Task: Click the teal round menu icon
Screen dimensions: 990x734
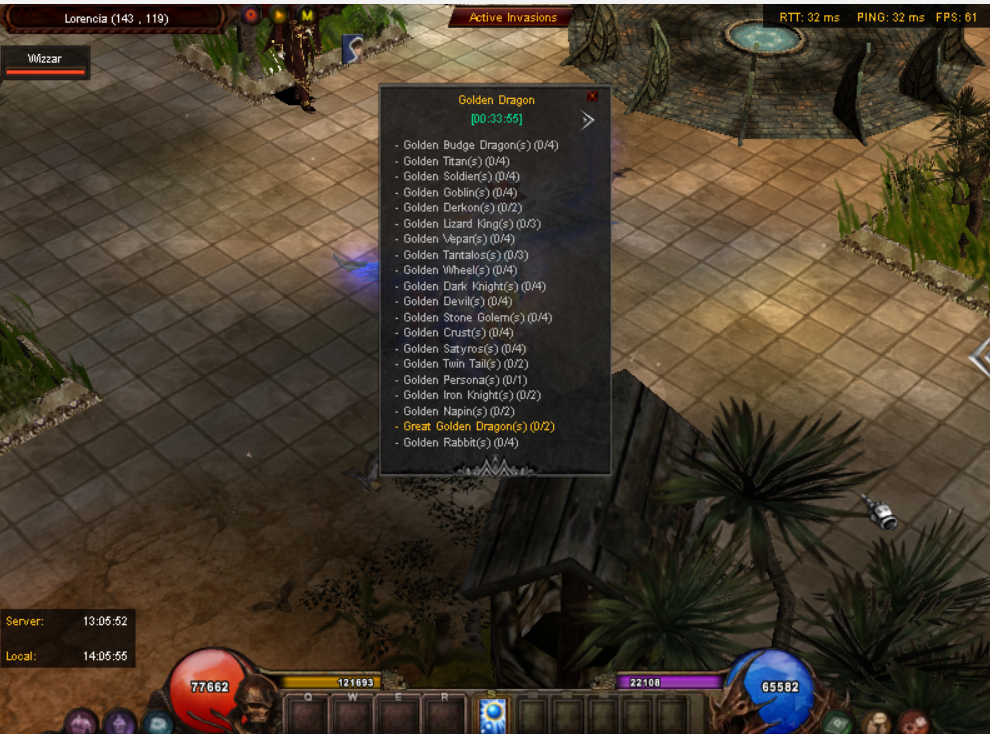Action: (158, 723)
